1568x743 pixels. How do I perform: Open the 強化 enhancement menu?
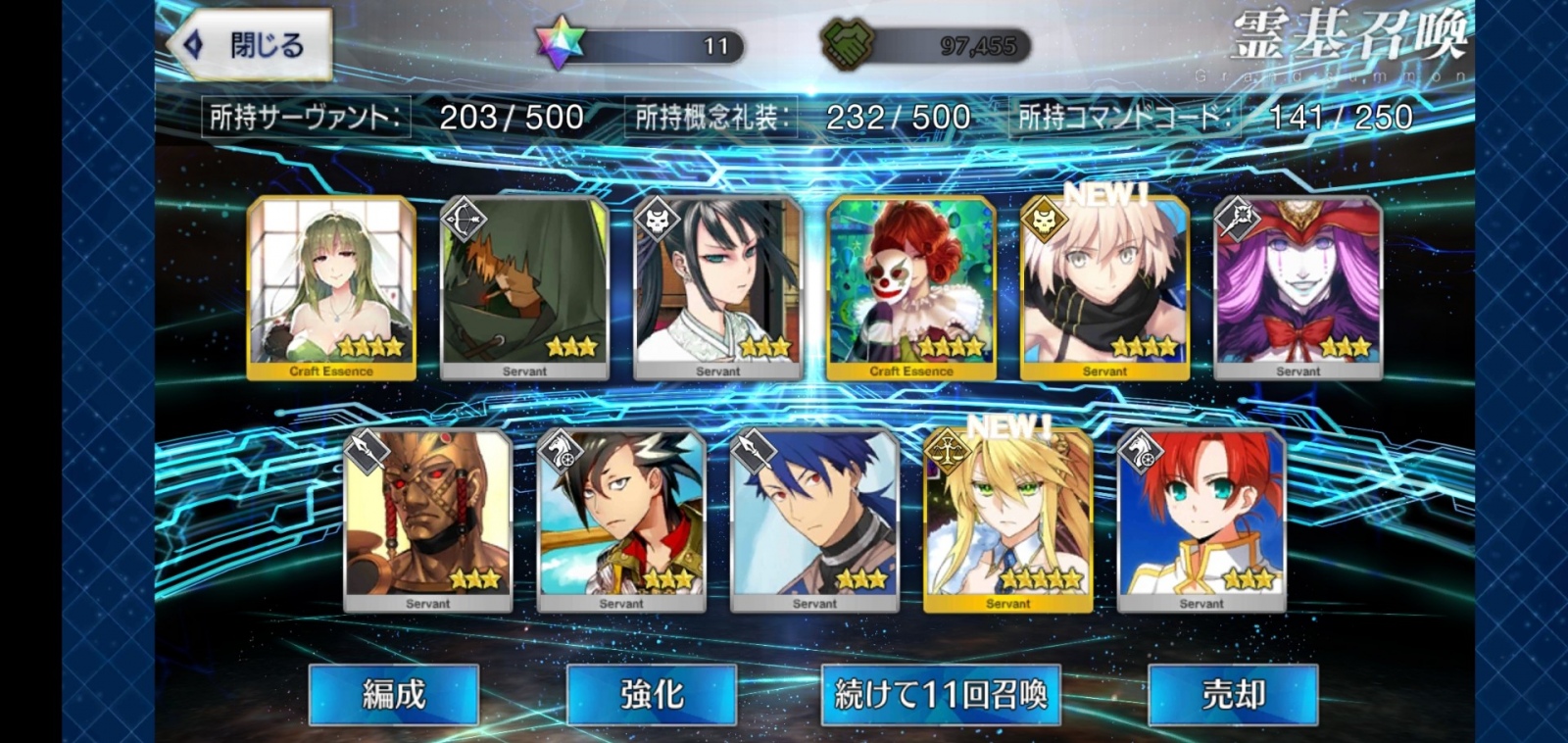coord(652,694)
